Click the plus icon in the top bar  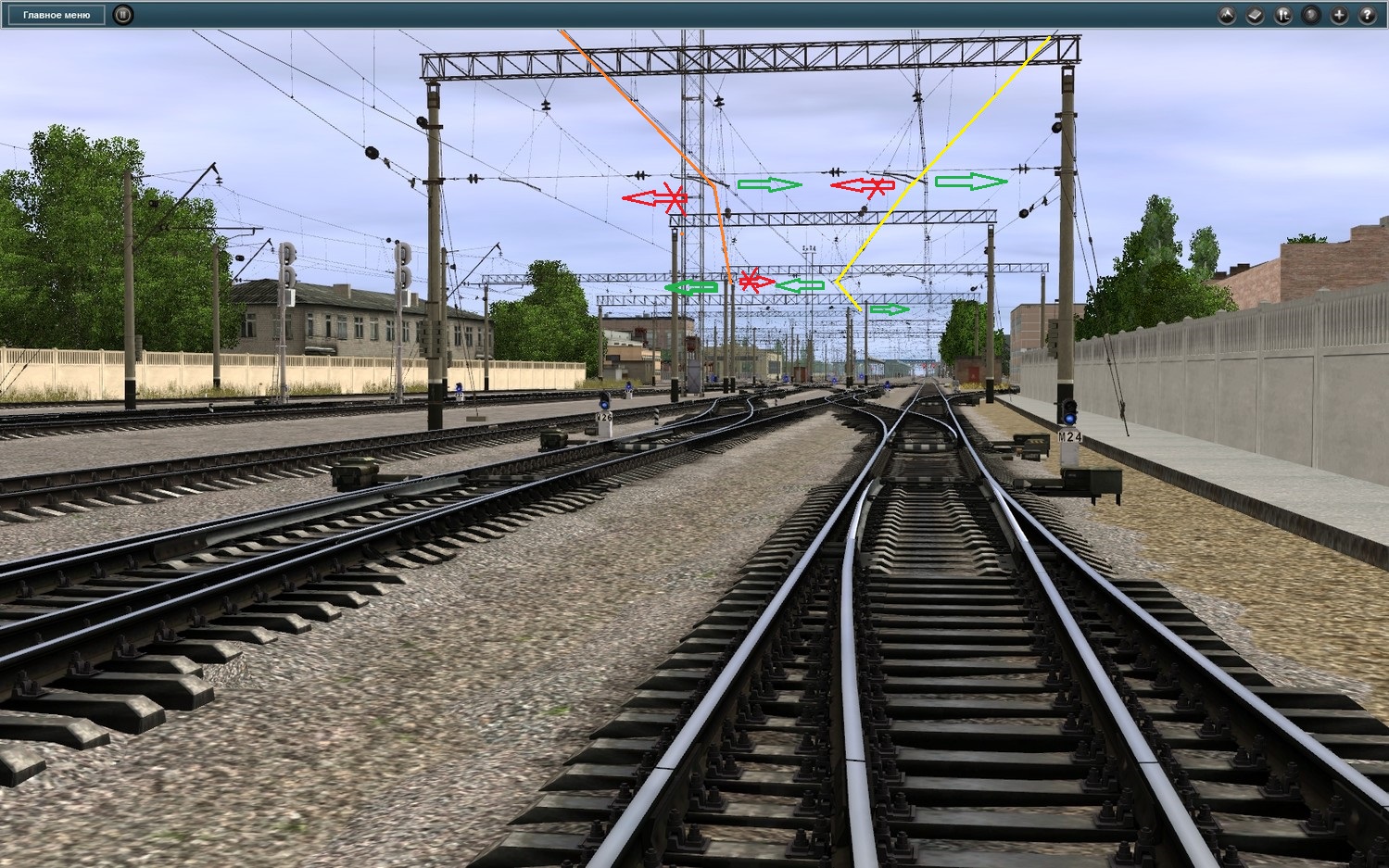[1339, 15]
